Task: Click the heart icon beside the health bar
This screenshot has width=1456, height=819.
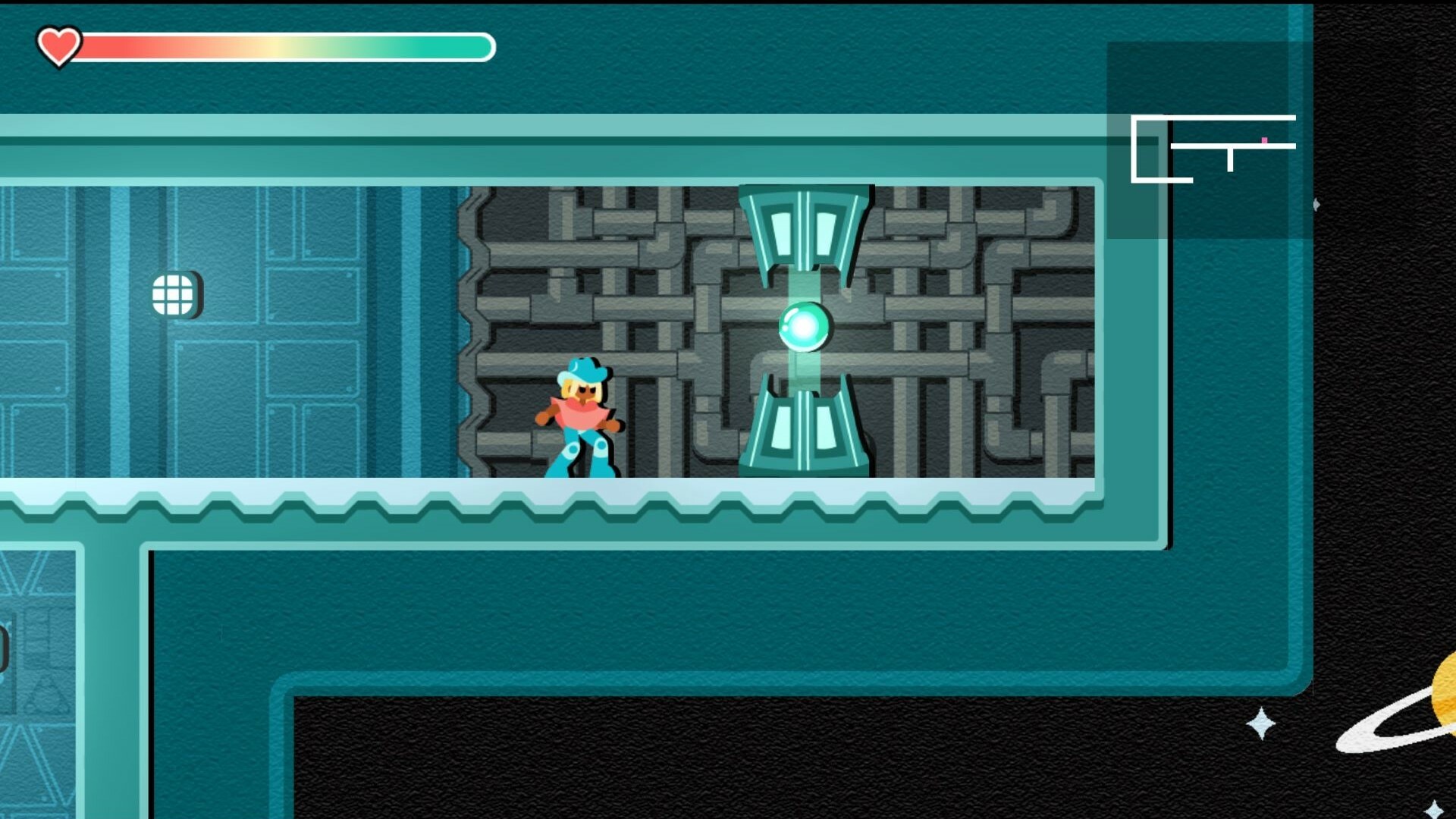Action: point(59,45)
